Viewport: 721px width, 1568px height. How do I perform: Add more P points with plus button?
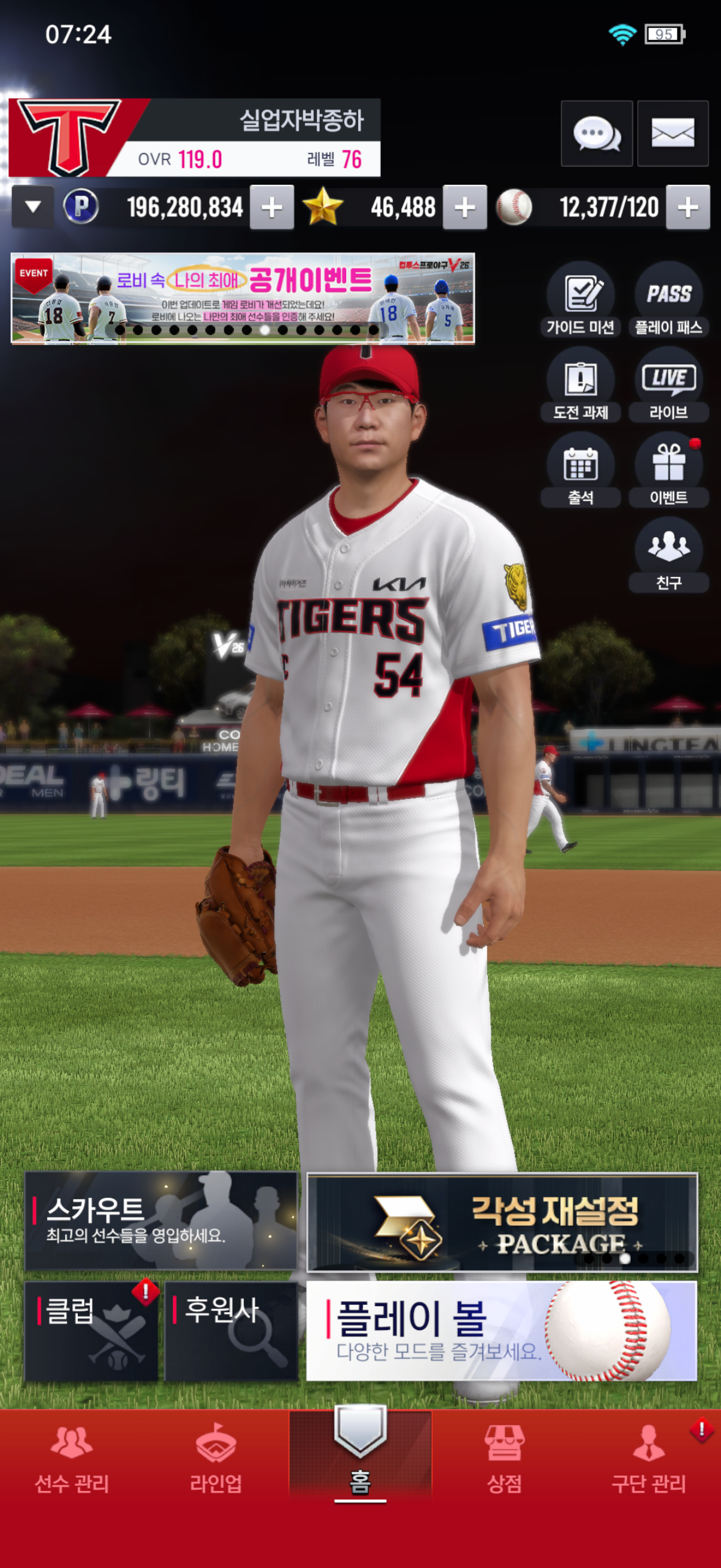(x=271, y=208)
